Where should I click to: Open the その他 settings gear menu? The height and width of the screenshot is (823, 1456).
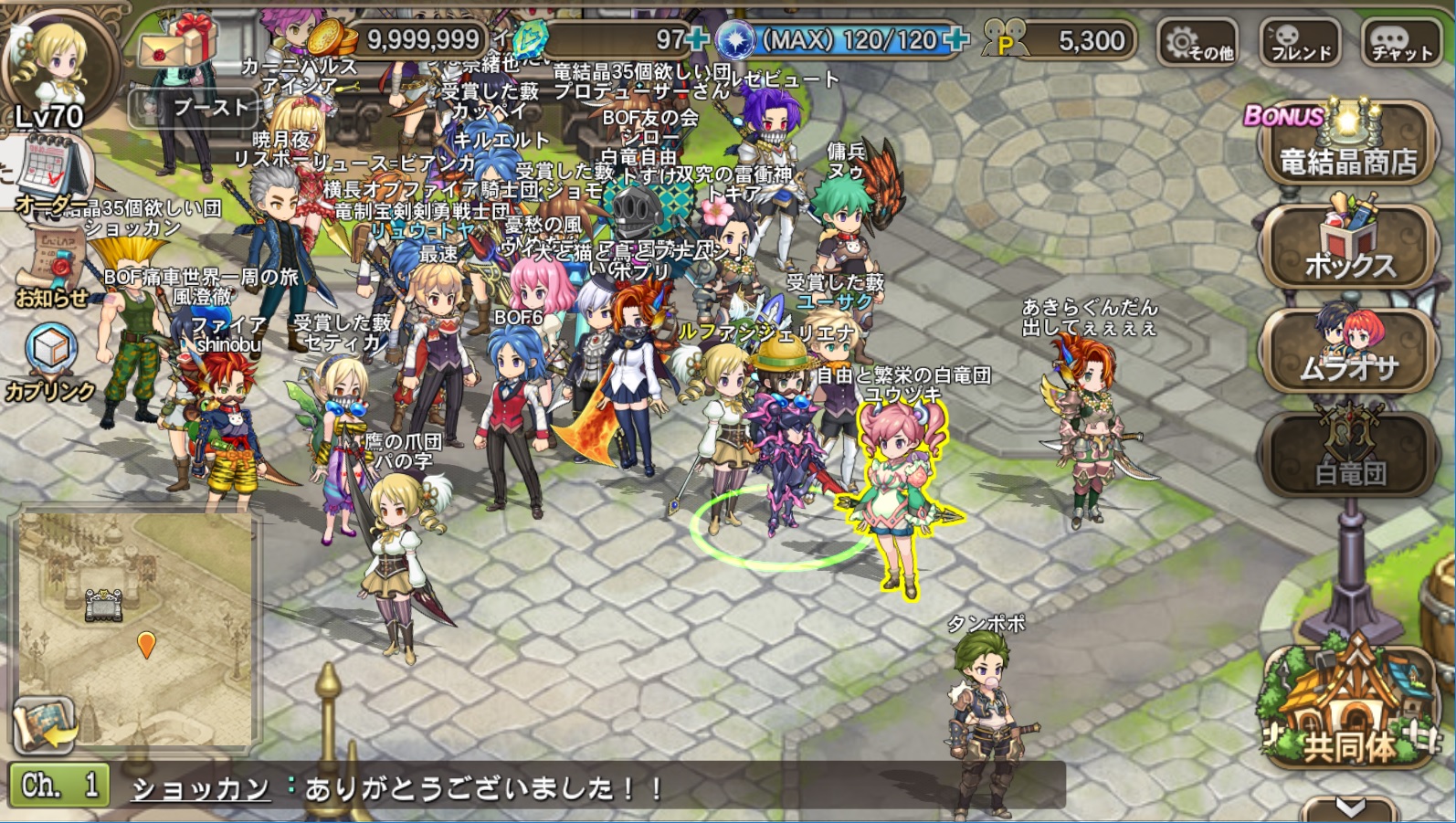1198,43
